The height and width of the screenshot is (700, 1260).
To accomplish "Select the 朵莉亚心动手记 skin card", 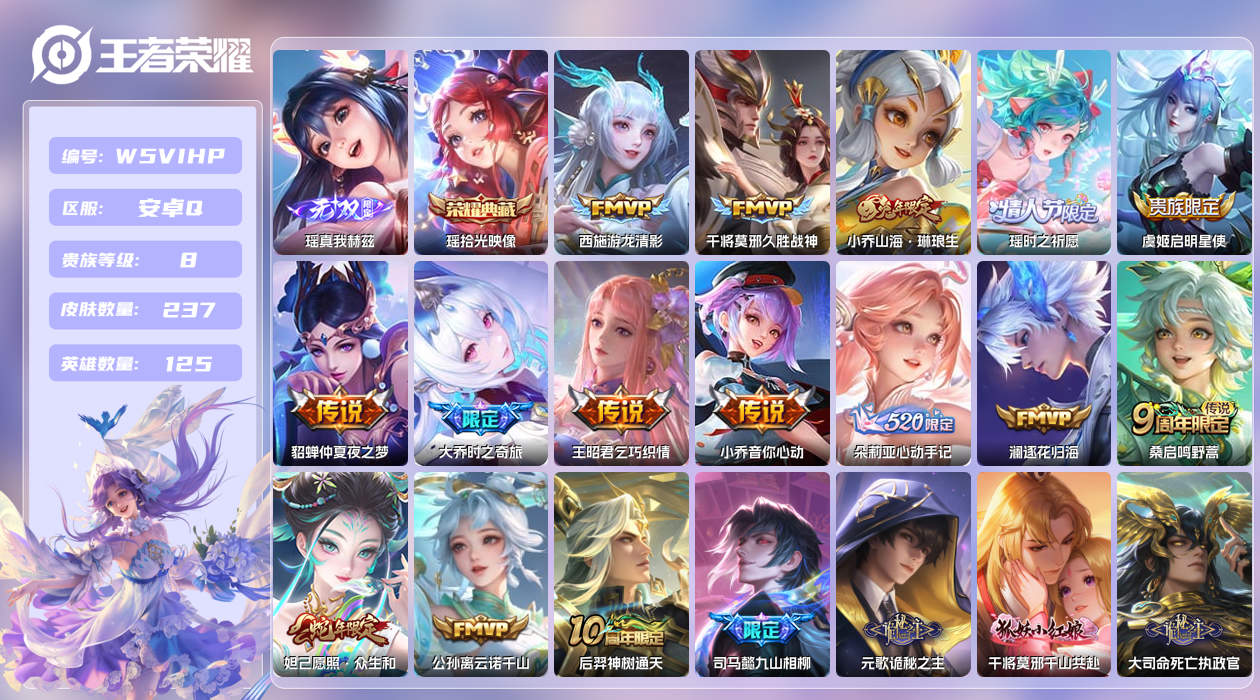I will point(903,363).
